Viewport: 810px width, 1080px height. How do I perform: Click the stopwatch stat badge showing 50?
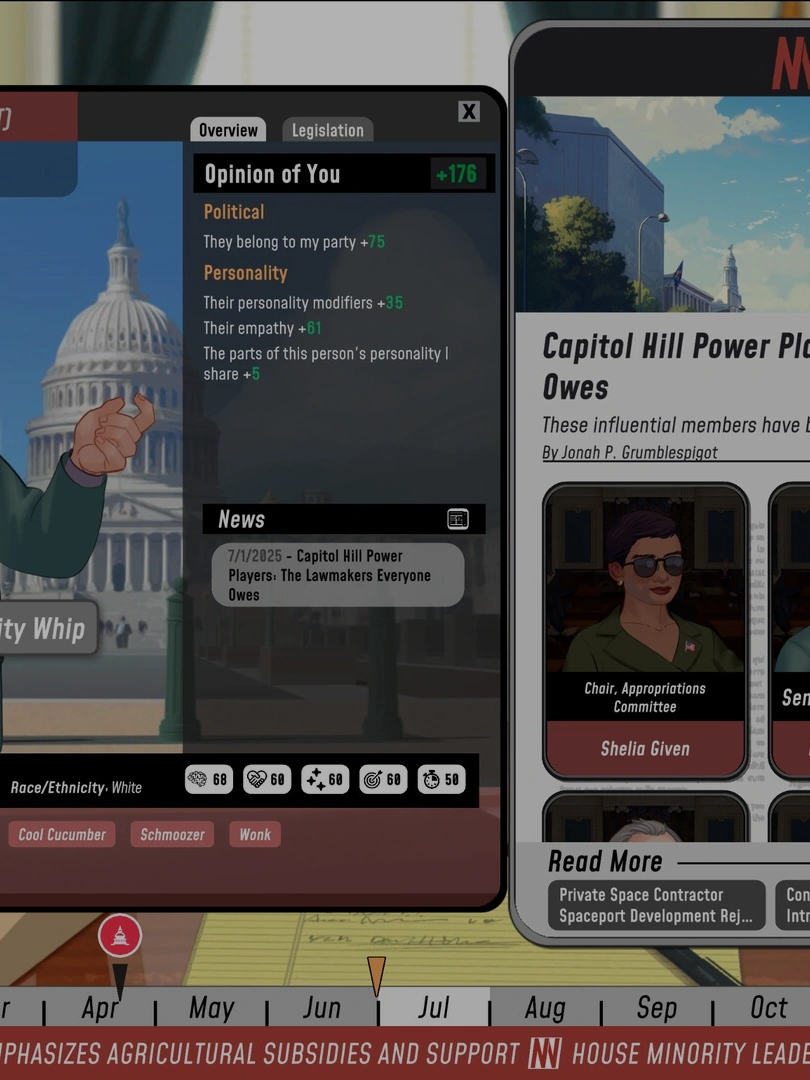(x=441, y=780)
